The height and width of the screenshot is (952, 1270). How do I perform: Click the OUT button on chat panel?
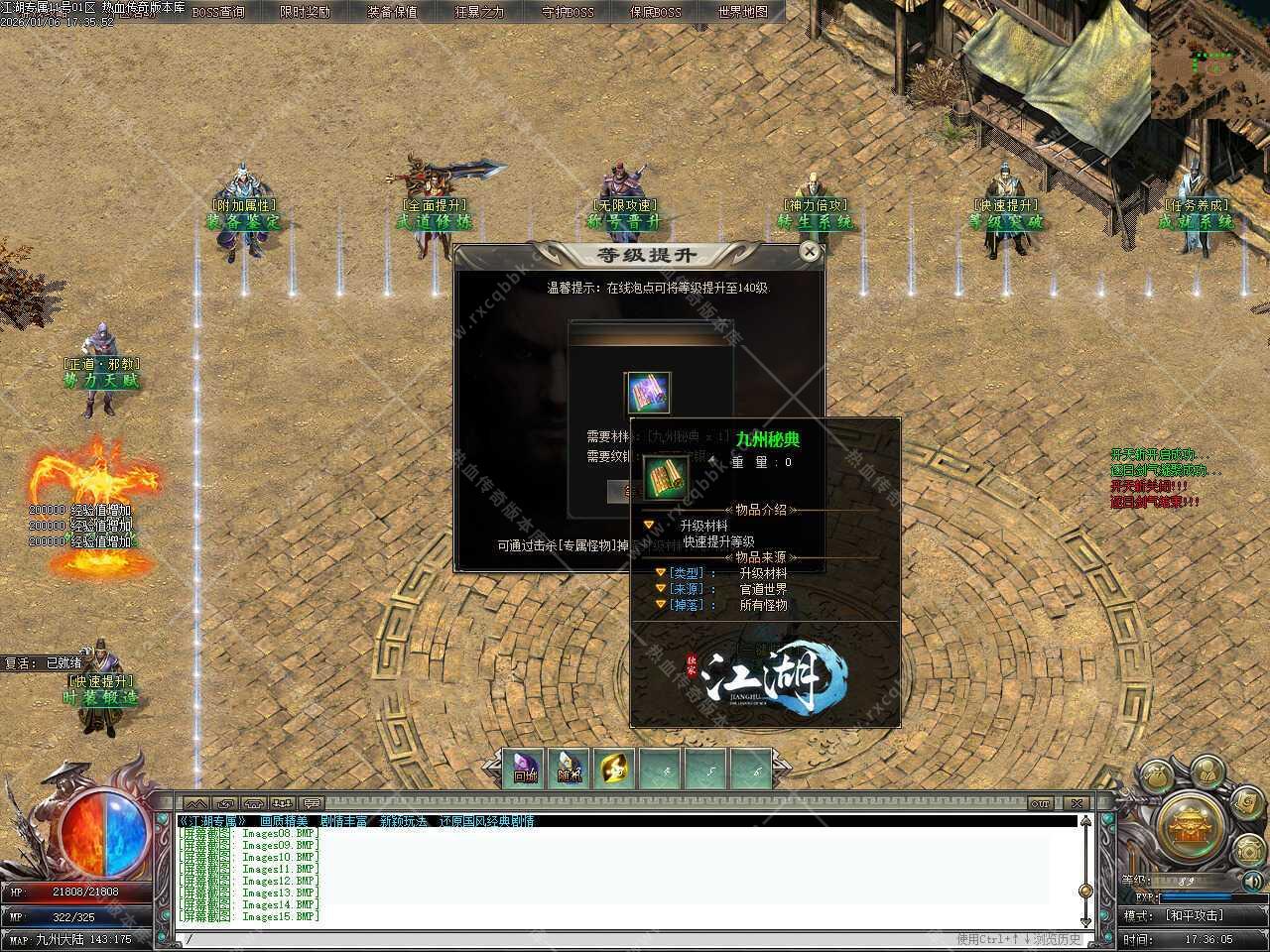pos(1040,803)
